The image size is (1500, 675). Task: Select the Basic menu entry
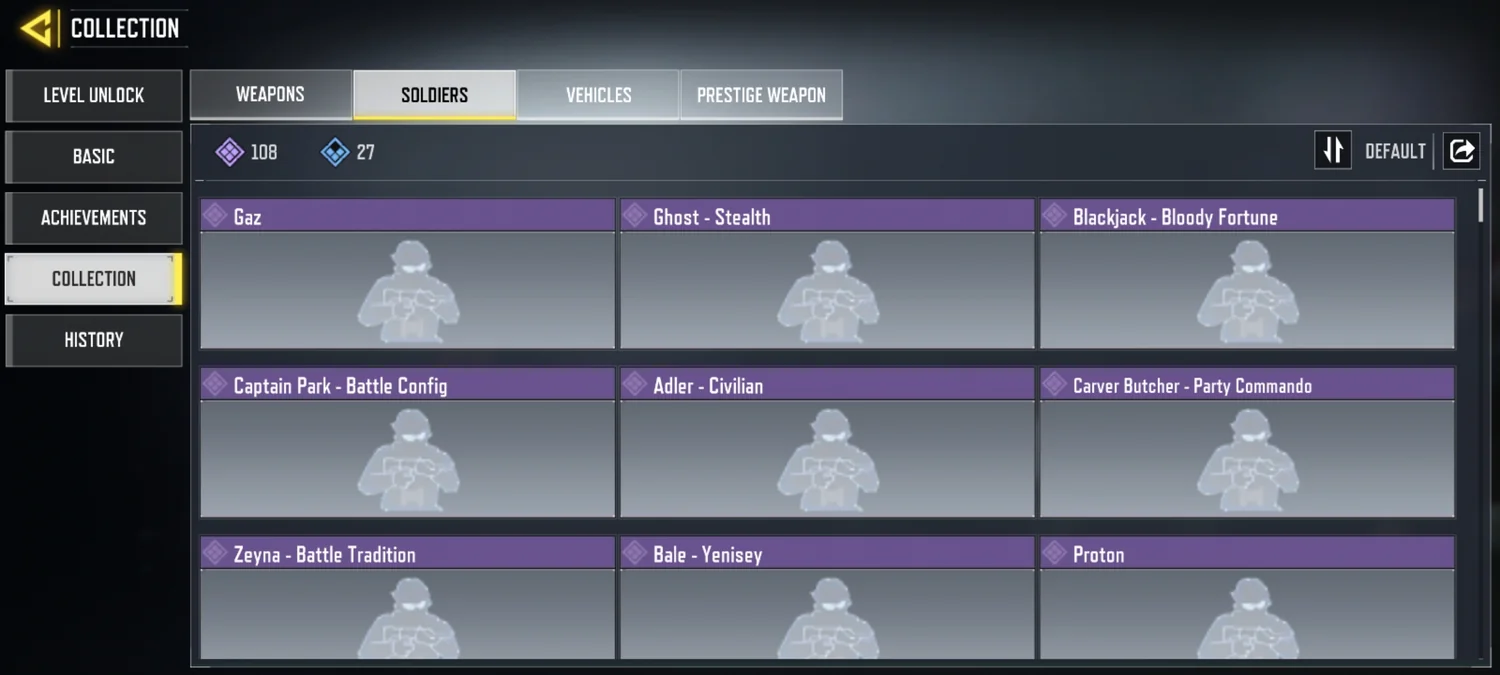coord(94,157)
